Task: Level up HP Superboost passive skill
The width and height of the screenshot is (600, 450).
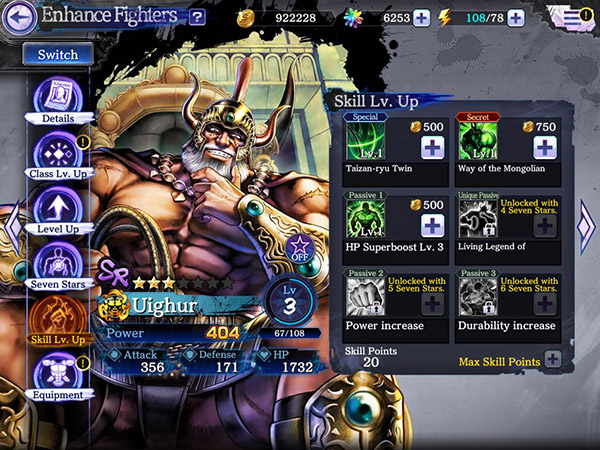Action: tap(433, 224)
